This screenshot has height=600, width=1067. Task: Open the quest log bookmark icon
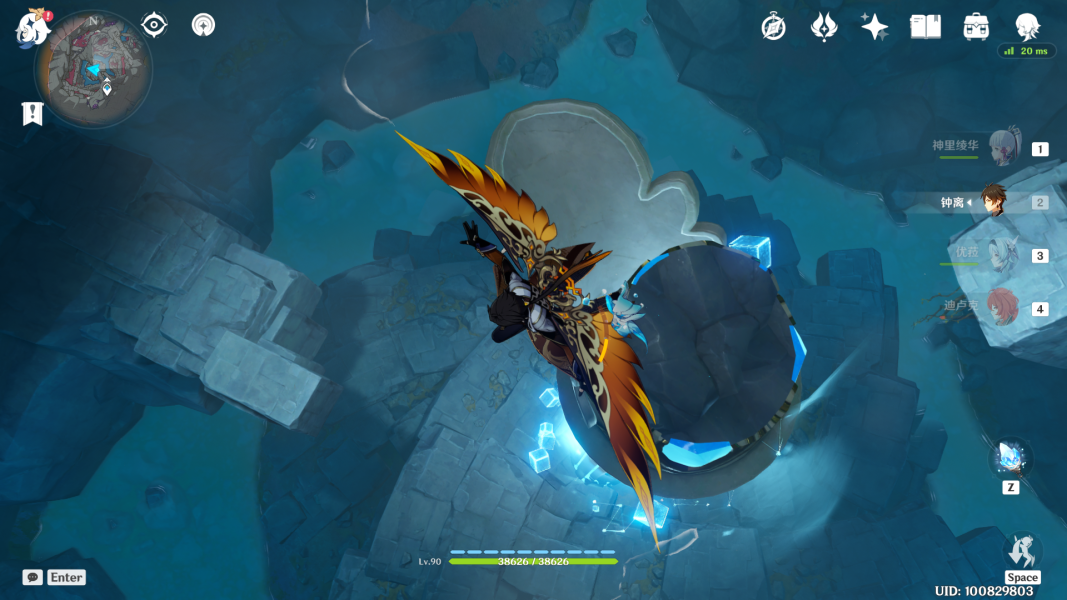click(32, 114)
